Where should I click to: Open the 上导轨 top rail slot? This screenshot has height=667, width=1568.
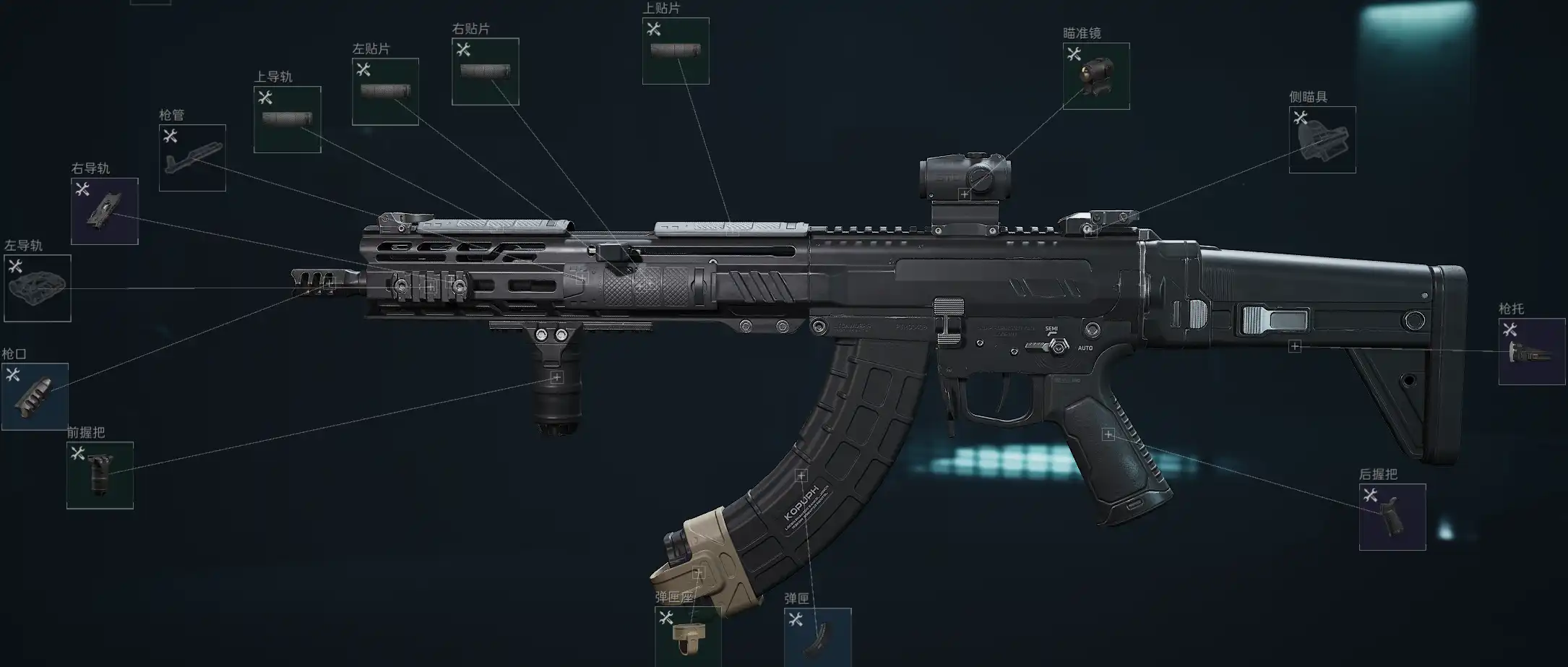tap(287, 119)
